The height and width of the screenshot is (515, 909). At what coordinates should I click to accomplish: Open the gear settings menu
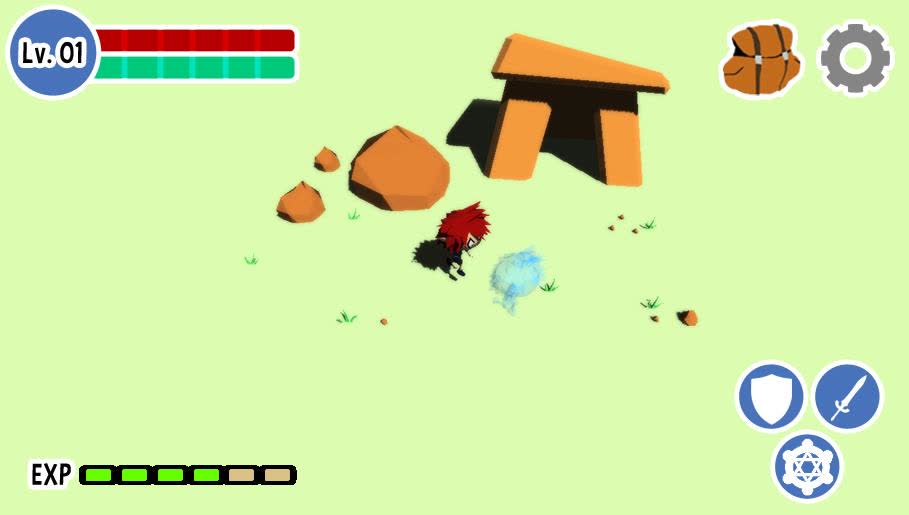(855, 60)
